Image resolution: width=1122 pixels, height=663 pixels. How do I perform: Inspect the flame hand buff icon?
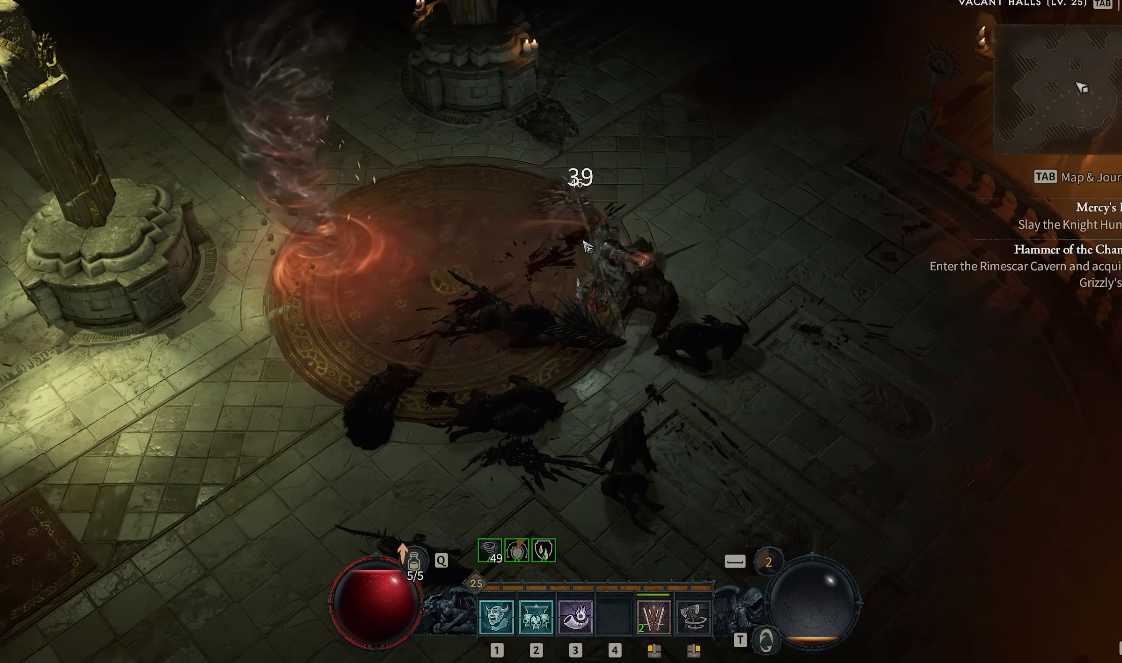[x=543, y=550]
